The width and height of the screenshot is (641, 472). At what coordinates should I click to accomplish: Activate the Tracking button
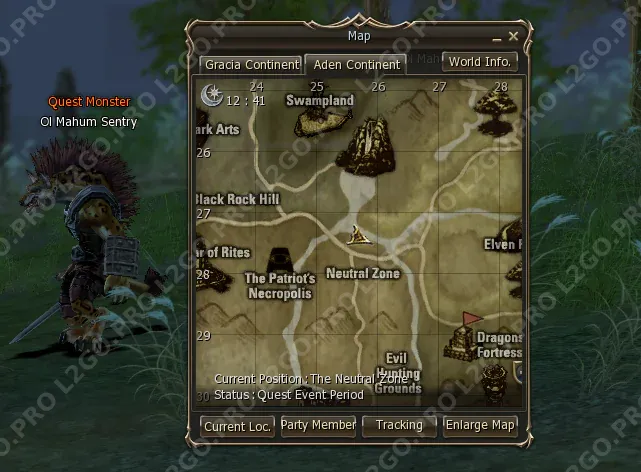tap(398, 425)
